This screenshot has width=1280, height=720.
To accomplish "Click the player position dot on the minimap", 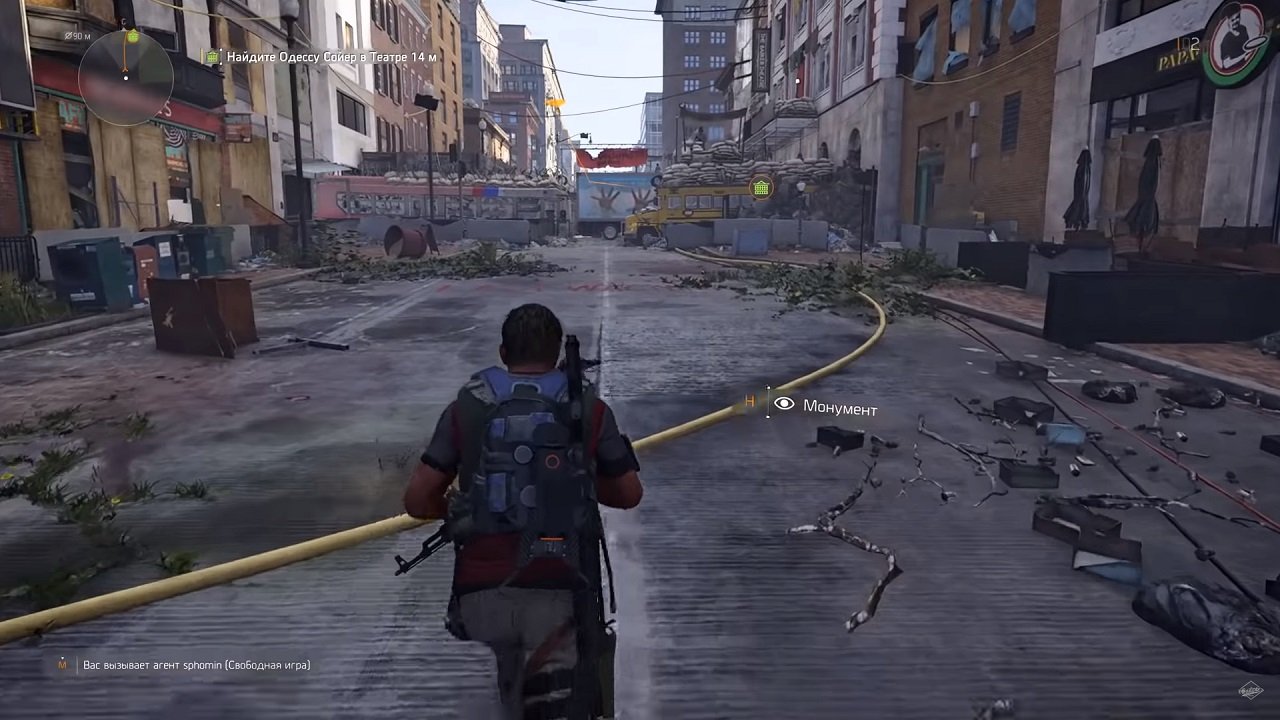I will coord(126,78).
